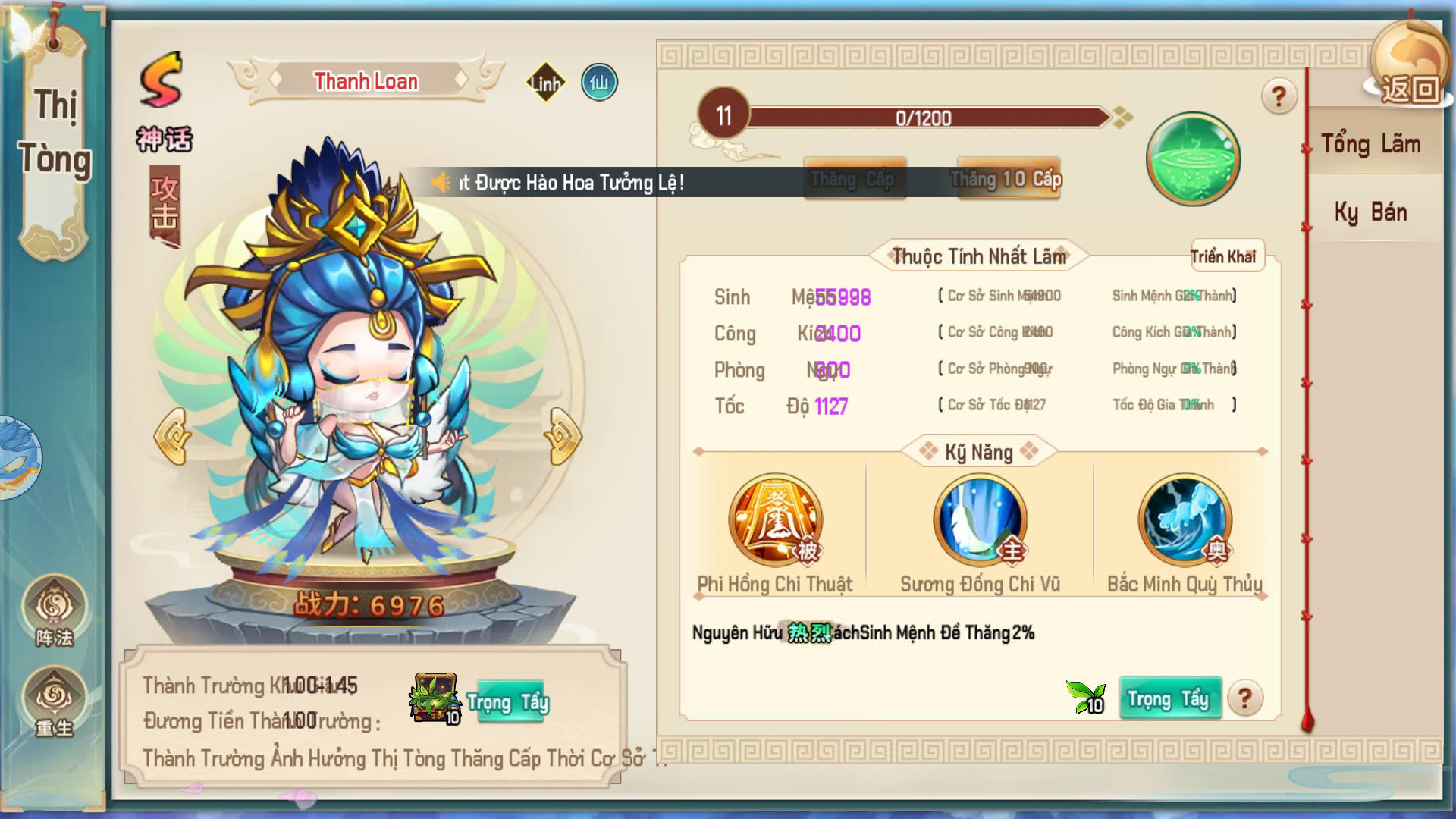1456x819 pixels.
Task: Select the Phi Hồng Chi Thuật skill
Action: (775, 520)
